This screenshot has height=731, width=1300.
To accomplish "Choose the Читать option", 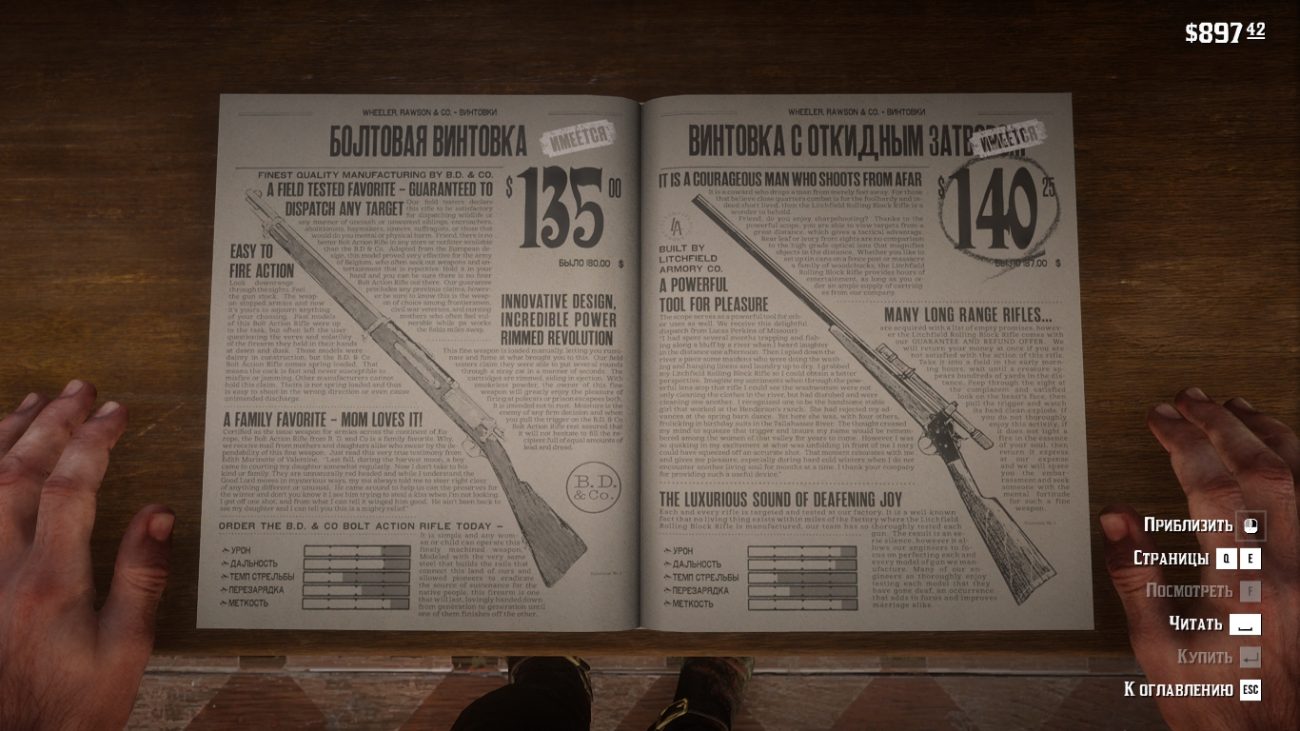I will [1213, 624].
